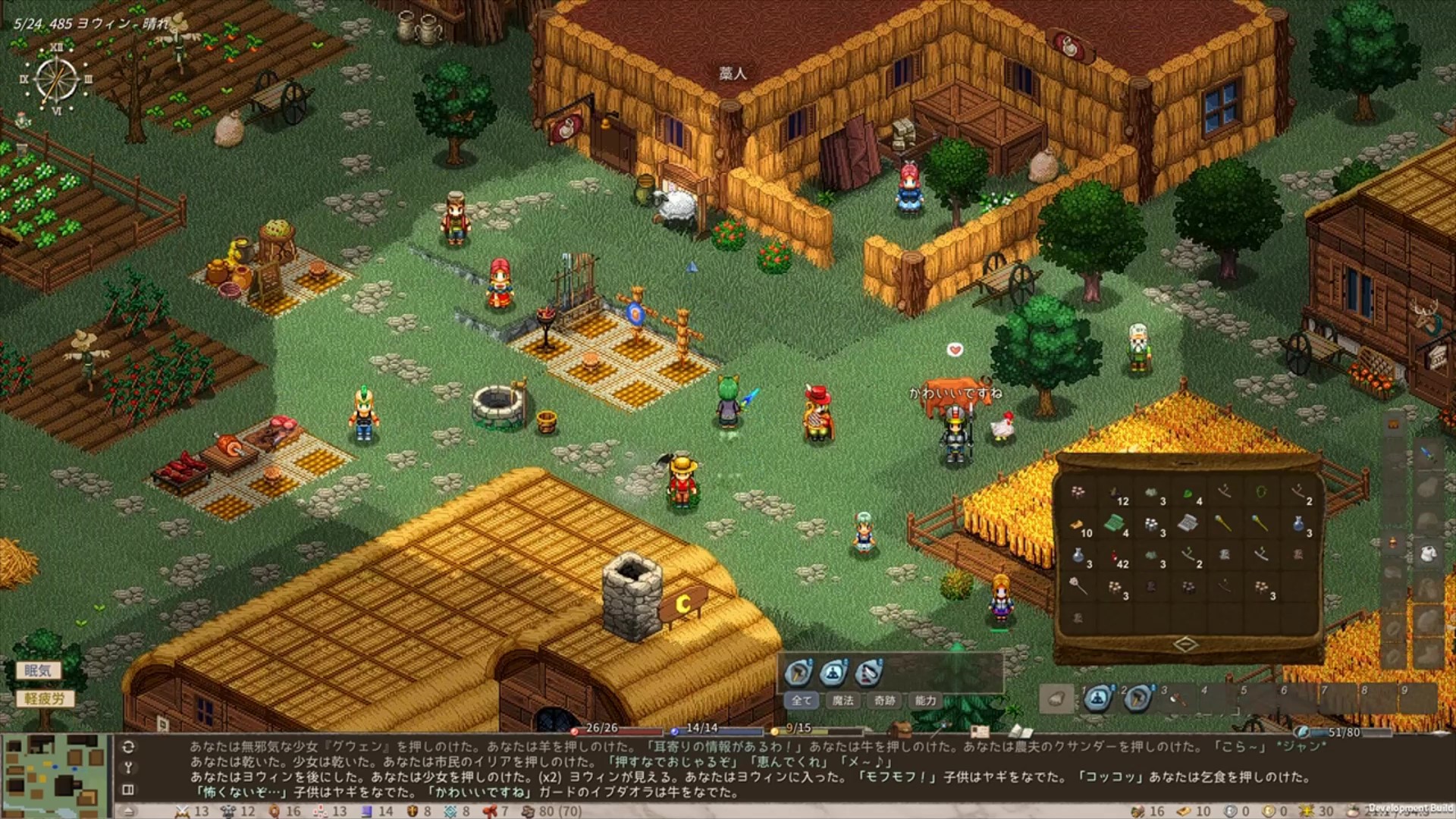Select the pickaxe ability icon above the hotbar
1456x819 pixels.
(x=798, y=675)
